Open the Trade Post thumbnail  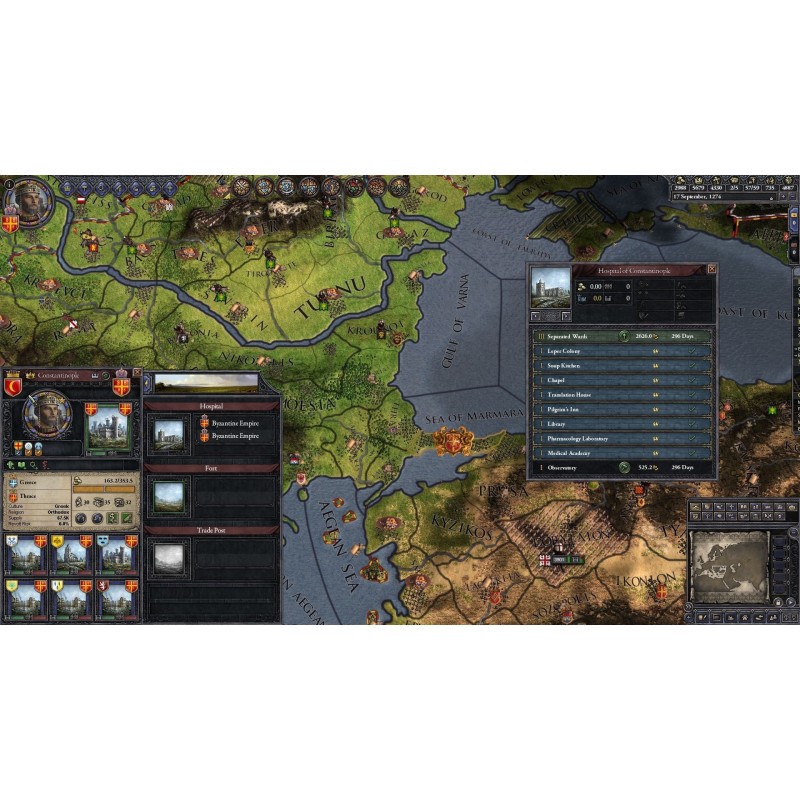(x=168, y=557)
